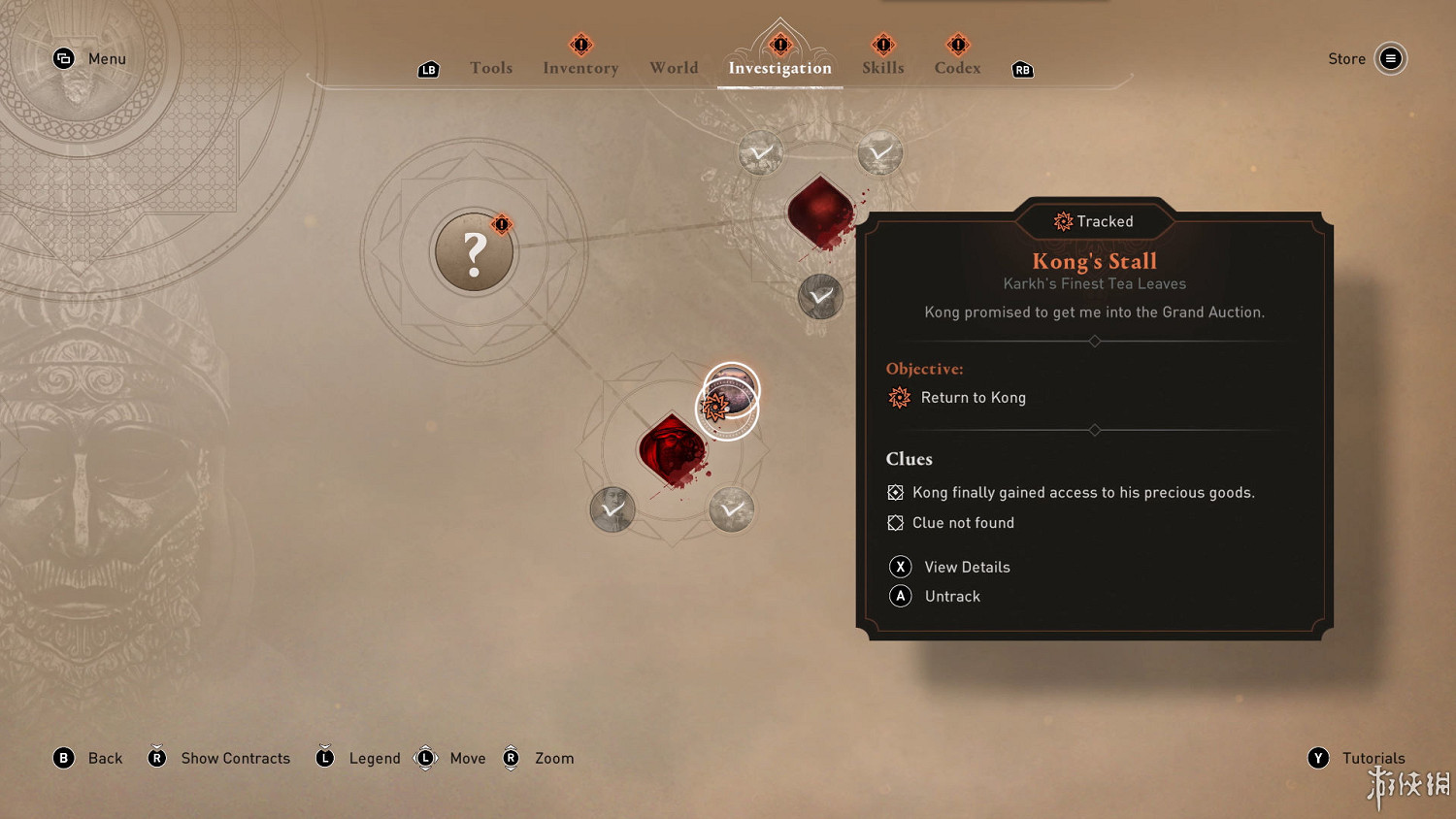Switch to the Codex tab

tap(957, 68)
